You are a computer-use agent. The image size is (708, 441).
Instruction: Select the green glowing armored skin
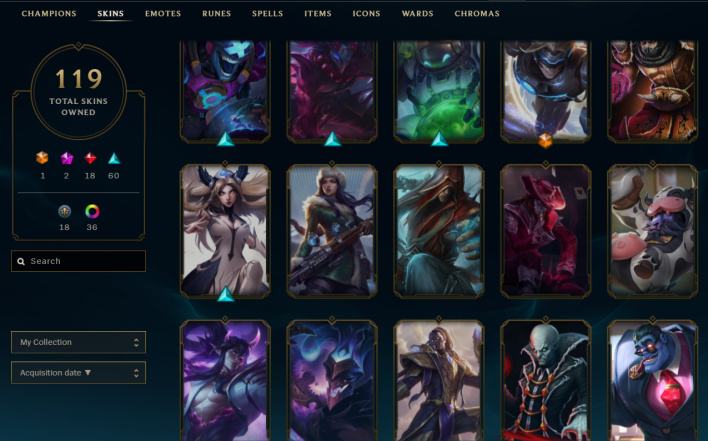click(439, 90)
